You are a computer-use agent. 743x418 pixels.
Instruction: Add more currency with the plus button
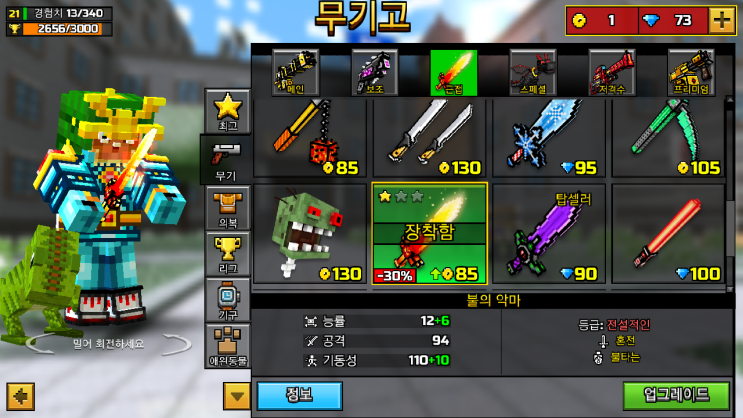[x=721, y=19]
